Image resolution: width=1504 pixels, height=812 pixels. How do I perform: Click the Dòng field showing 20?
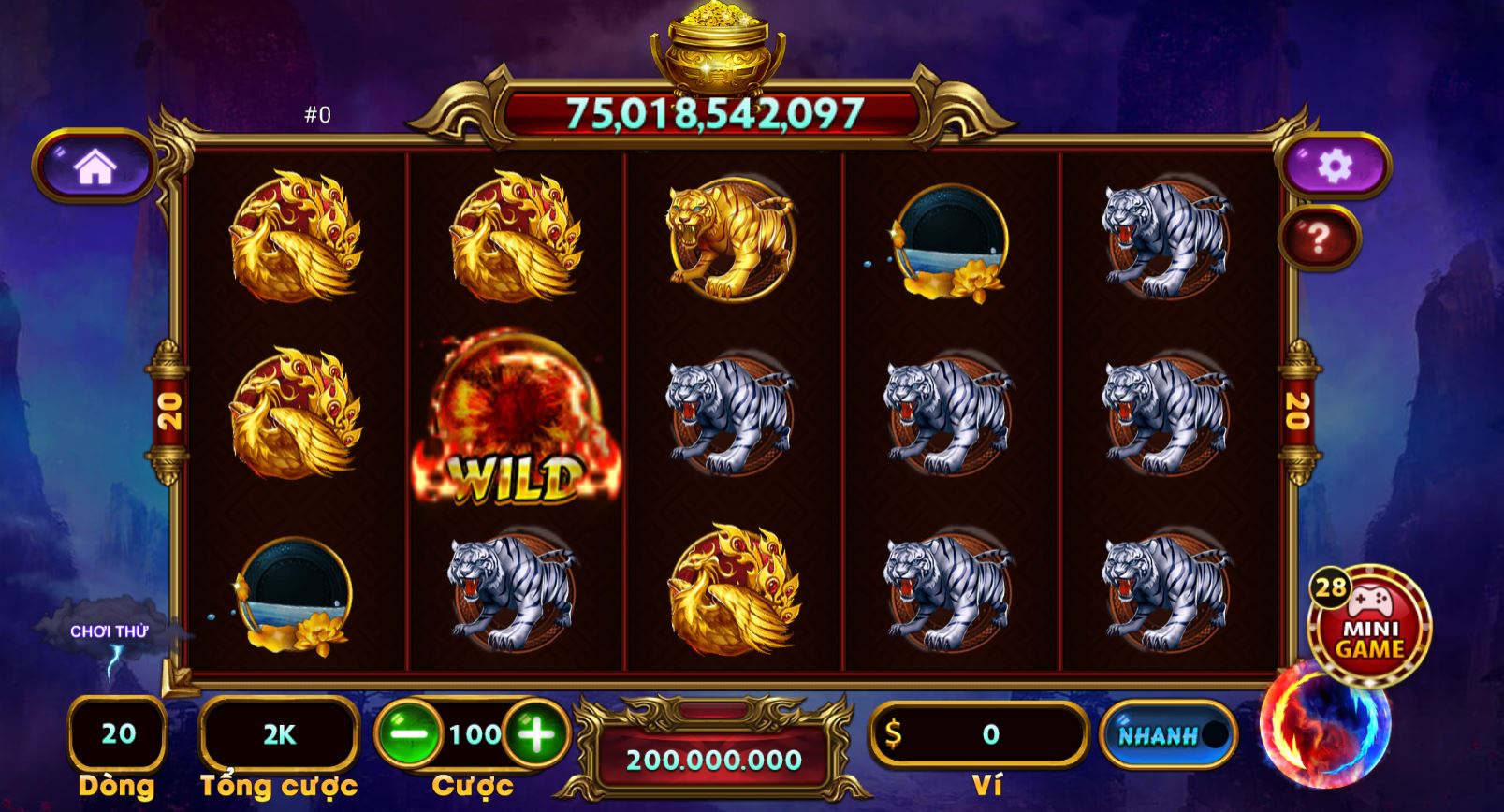116,734
